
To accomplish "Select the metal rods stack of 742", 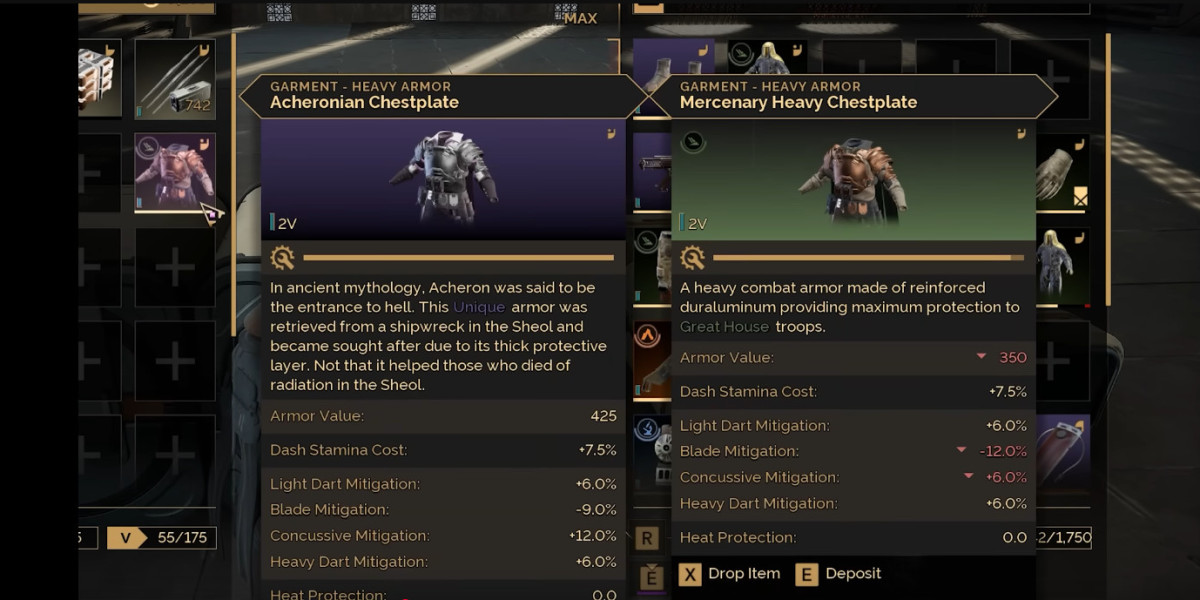I will click(175, 79).
